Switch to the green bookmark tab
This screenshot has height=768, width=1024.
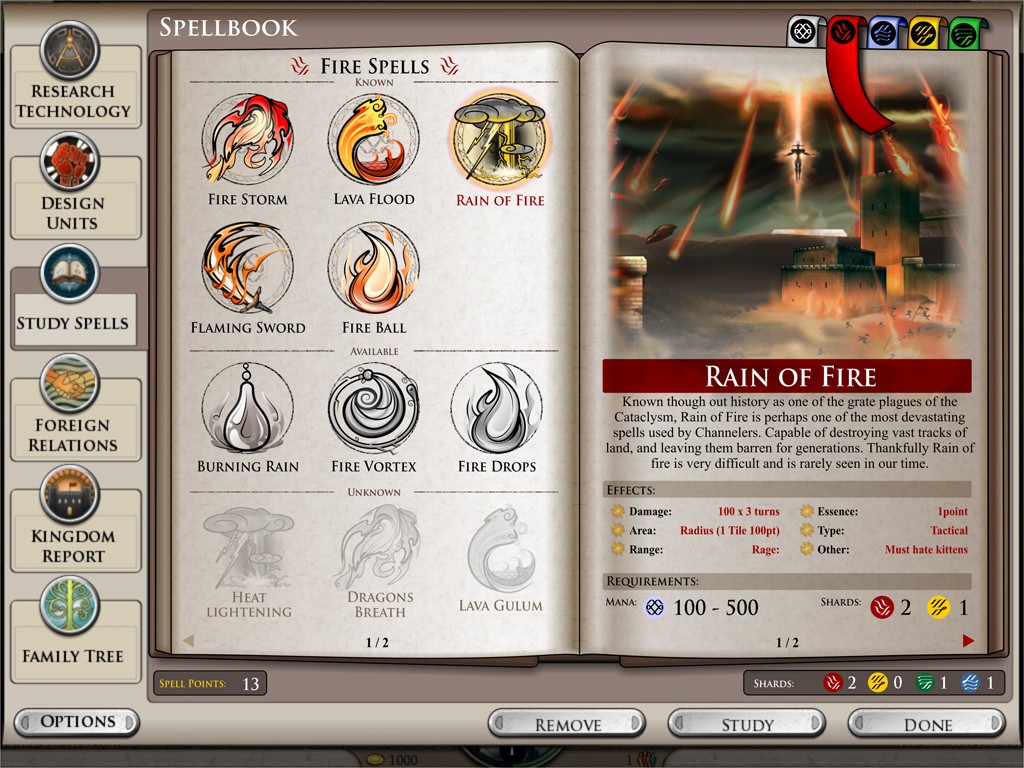963,33
